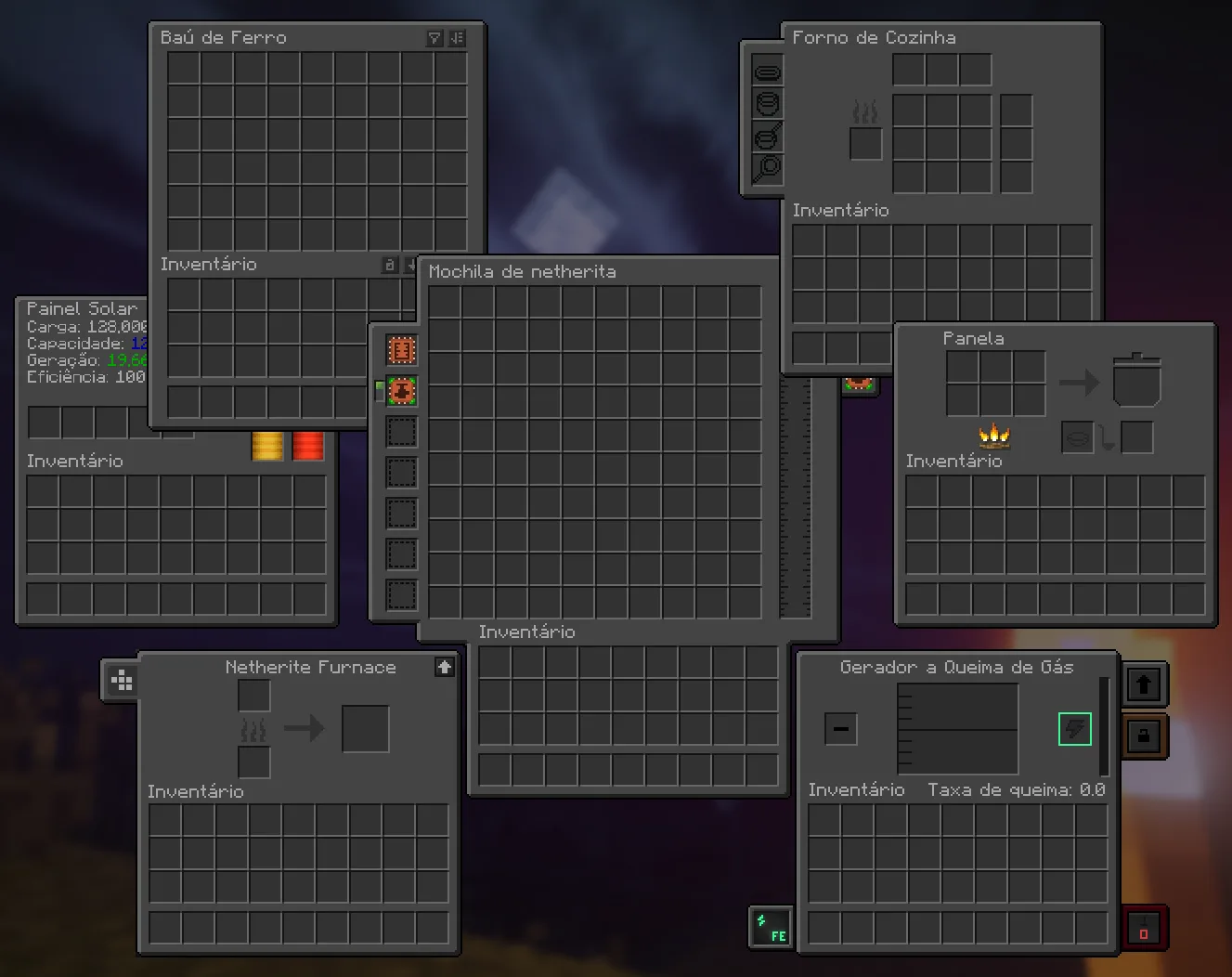
Task: Open the green FE energy tab
Action: [771, 927]
